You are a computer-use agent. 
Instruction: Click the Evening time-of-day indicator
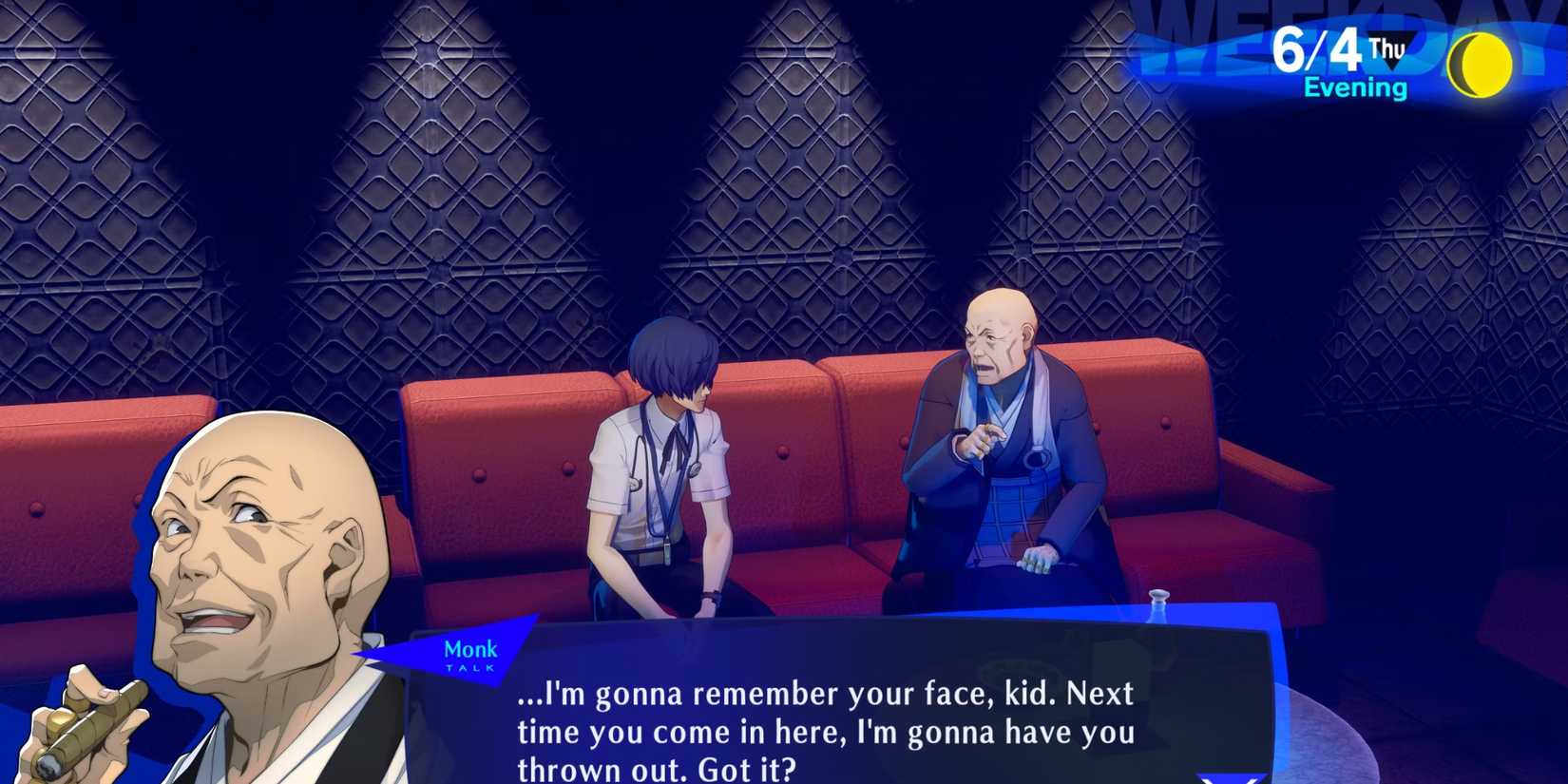1353,86
